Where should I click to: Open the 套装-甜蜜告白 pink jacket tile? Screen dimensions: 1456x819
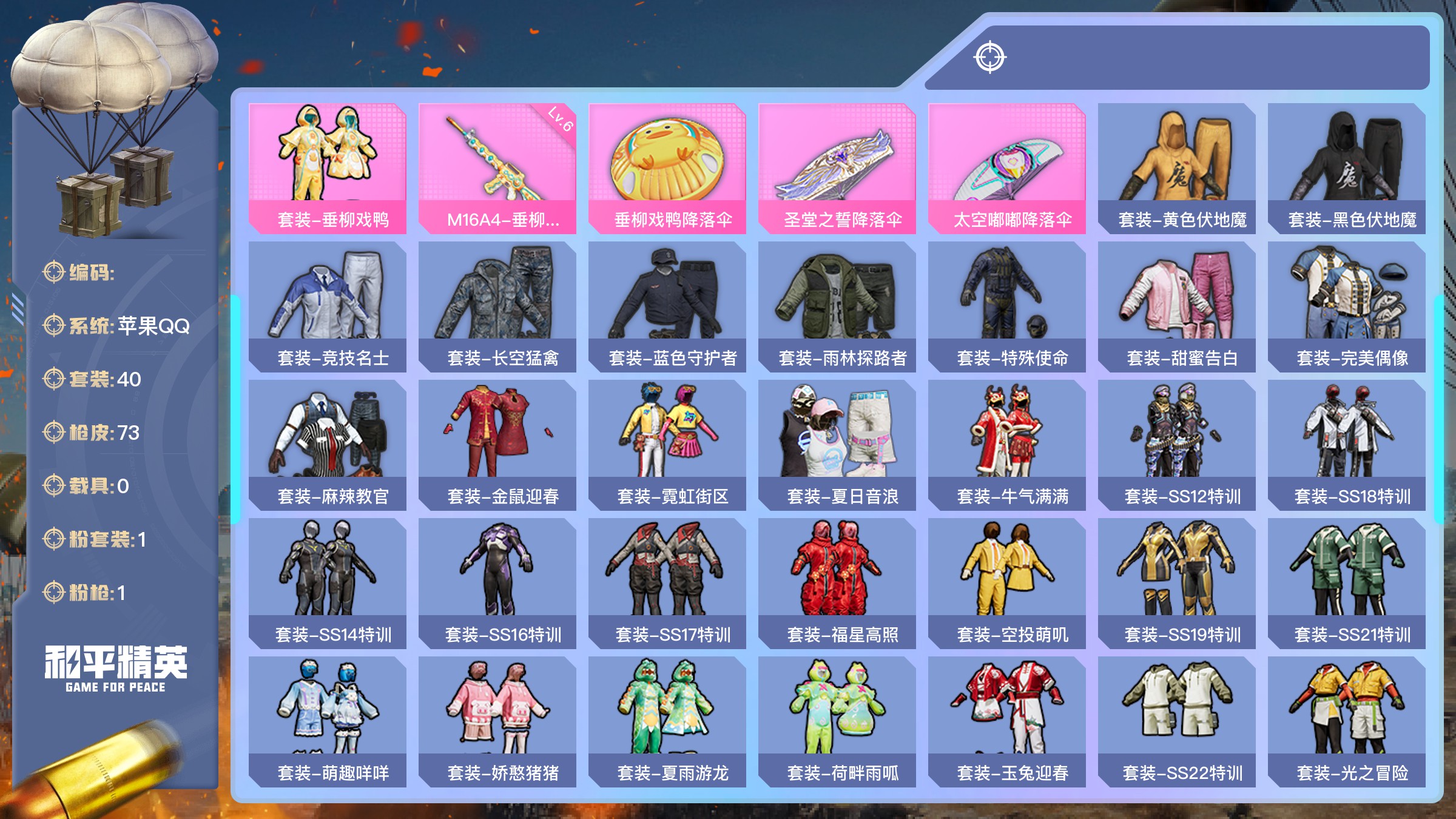pos(1177,306)
